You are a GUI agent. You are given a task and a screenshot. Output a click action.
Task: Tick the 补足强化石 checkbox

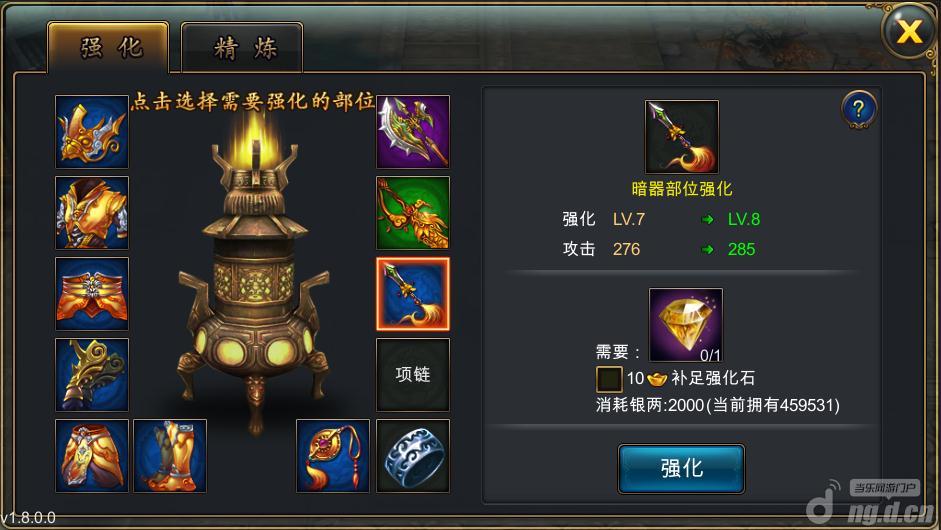tap(609, 379)
